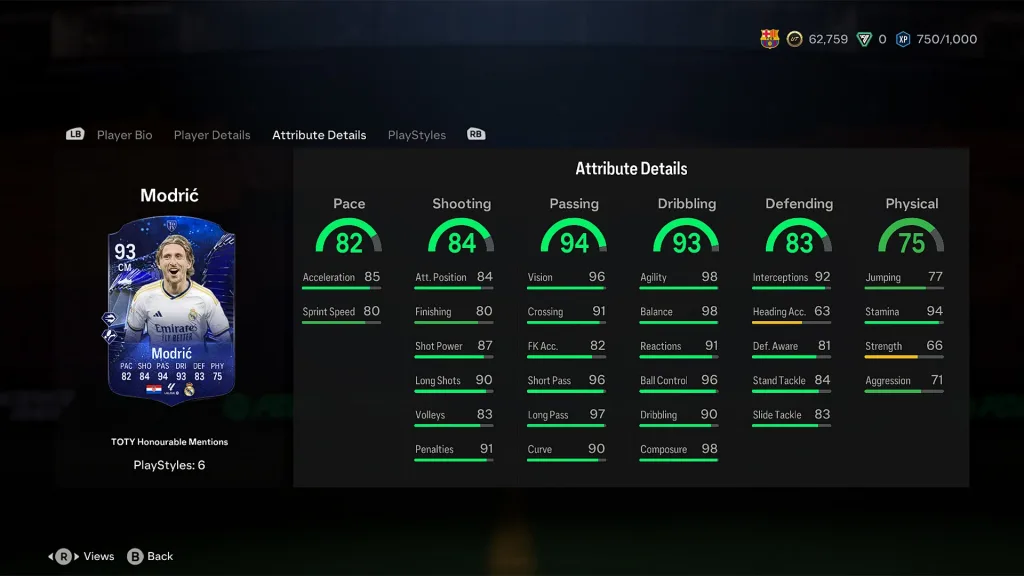Show the PlayStyles tab
Image resolution: width=1024 pixels, height=576 pixels.
pos(416,135)
